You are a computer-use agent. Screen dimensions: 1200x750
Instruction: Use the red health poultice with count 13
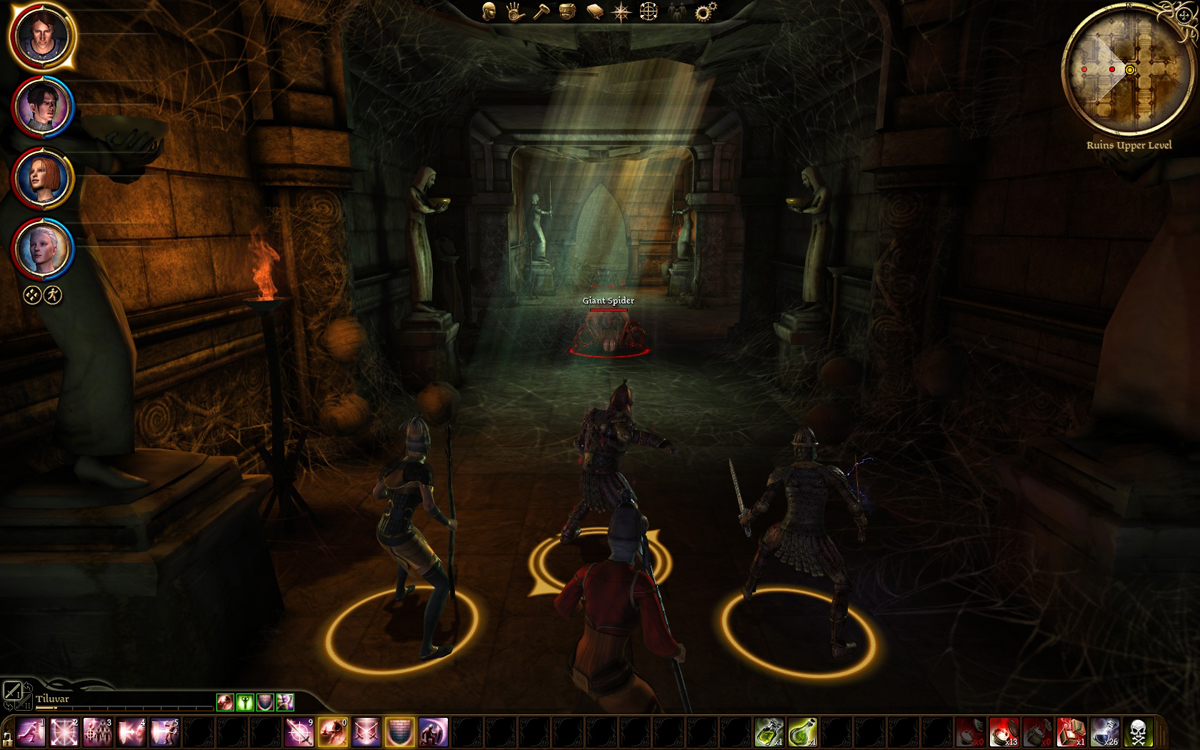point(1003,731)
